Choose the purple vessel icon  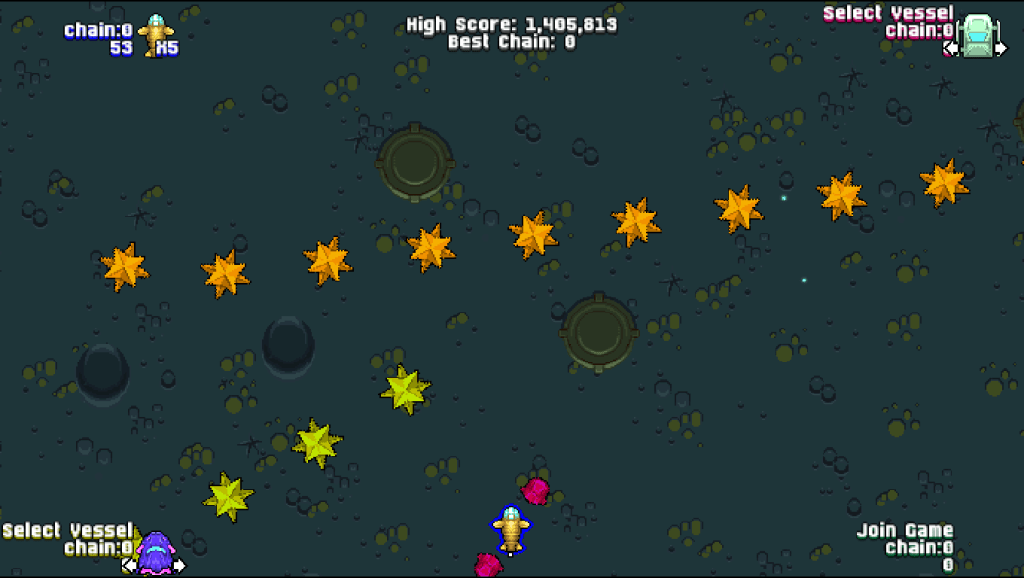pyautogui.click(x=155, y=553)
